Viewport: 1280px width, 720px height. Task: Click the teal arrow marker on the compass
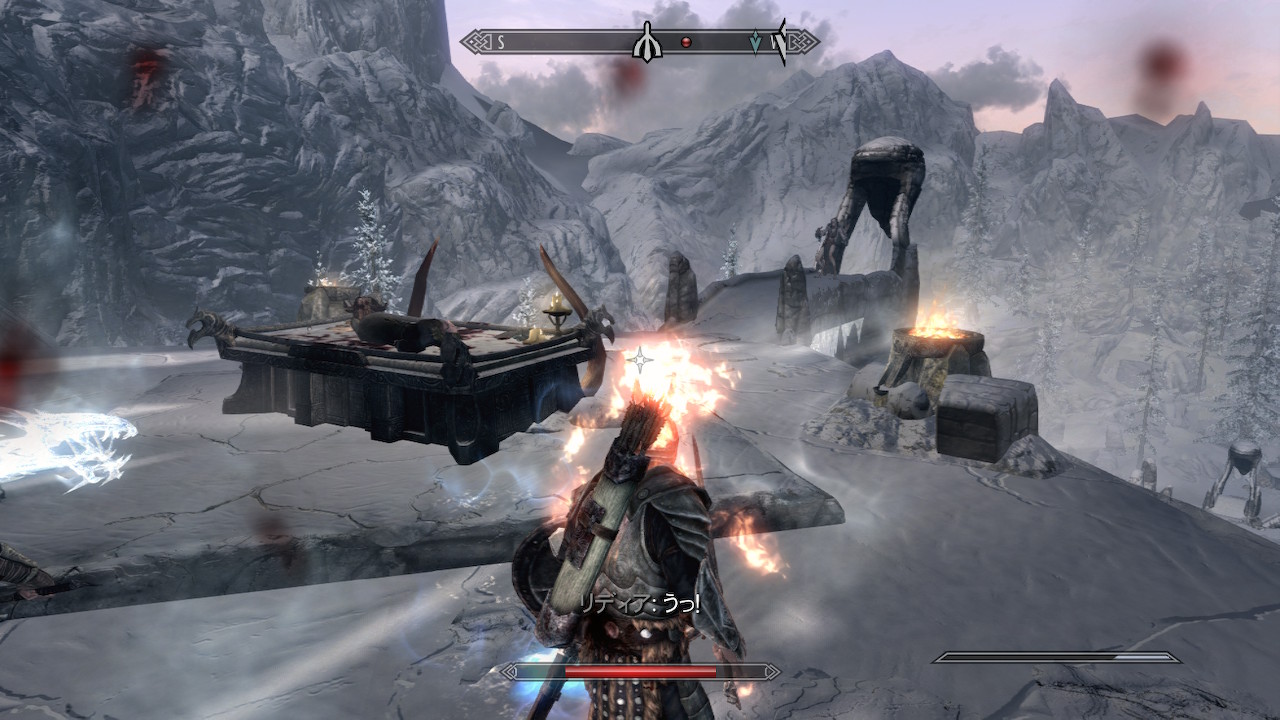[755, 42]
